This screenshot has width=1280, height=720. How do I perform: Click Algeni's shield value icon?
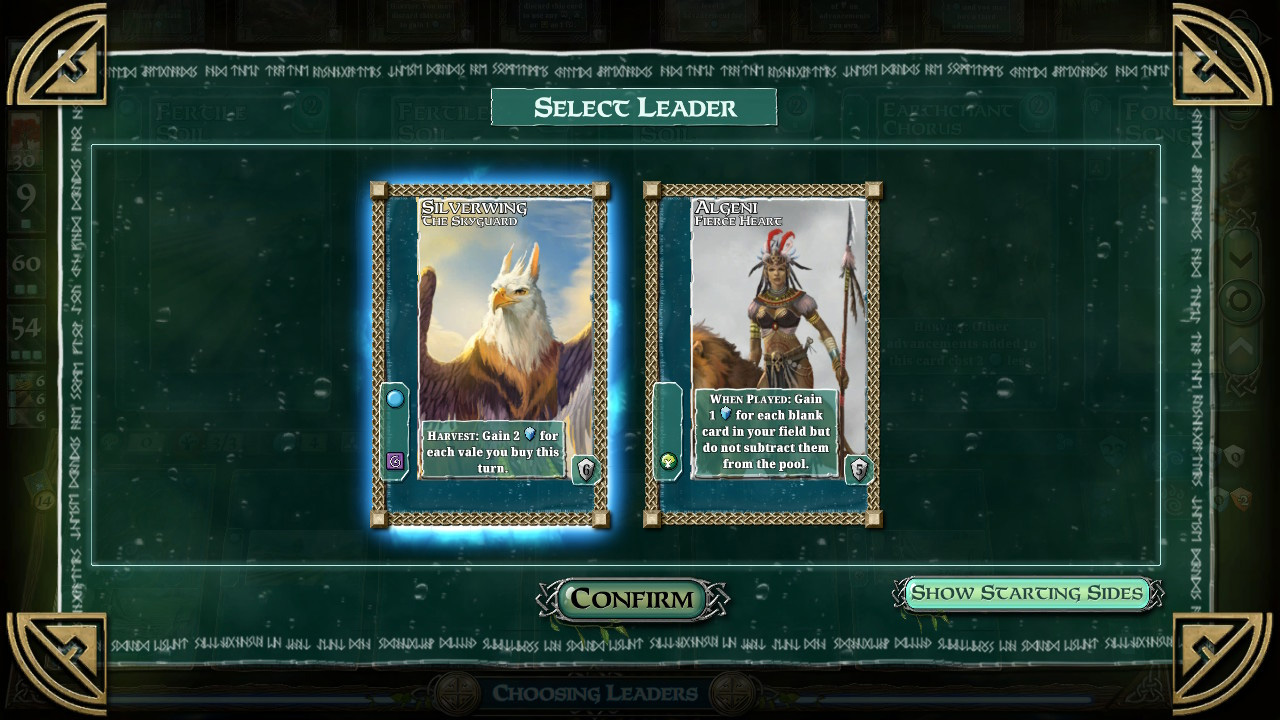(858, 470)
